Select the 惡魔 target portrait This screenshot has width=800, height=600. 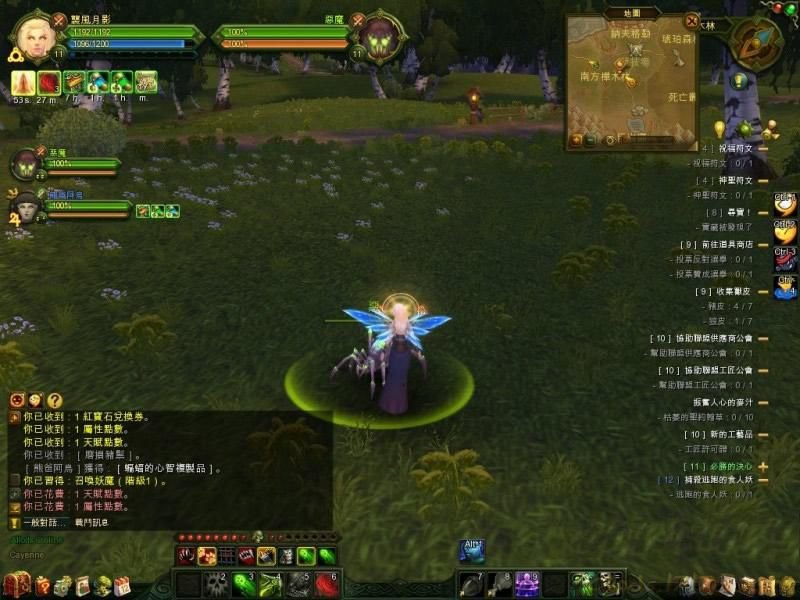(x=380, y=38)
